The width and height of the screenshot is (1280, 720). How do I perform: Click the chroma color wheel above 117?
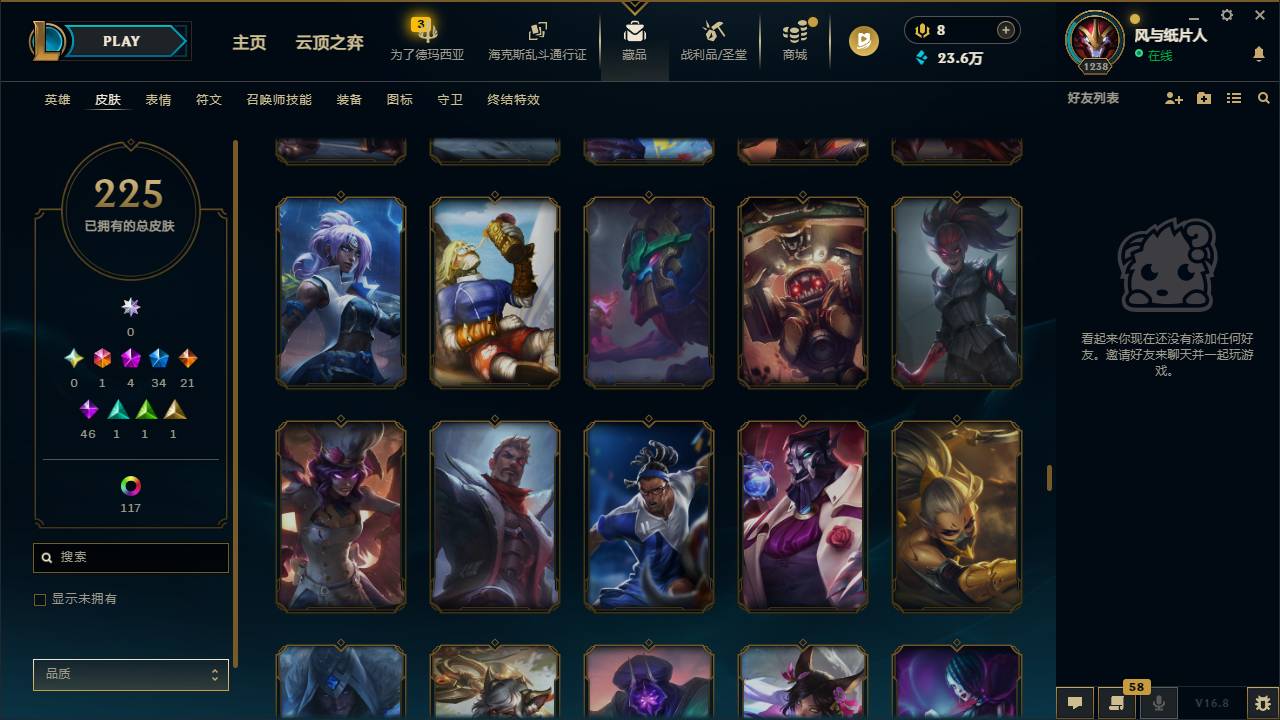coord(130,487)
